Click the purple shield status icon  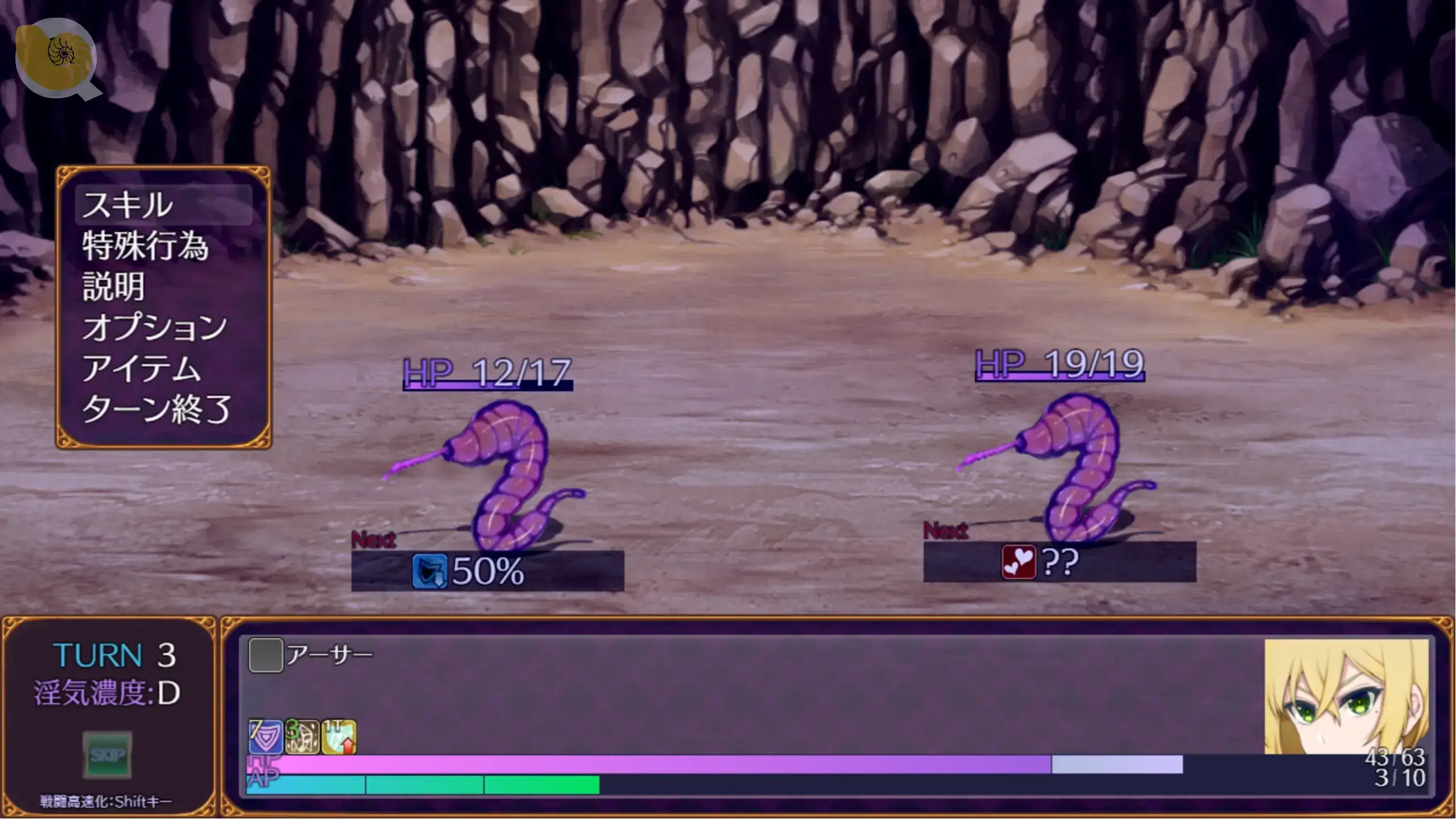[x=265, y=737]
